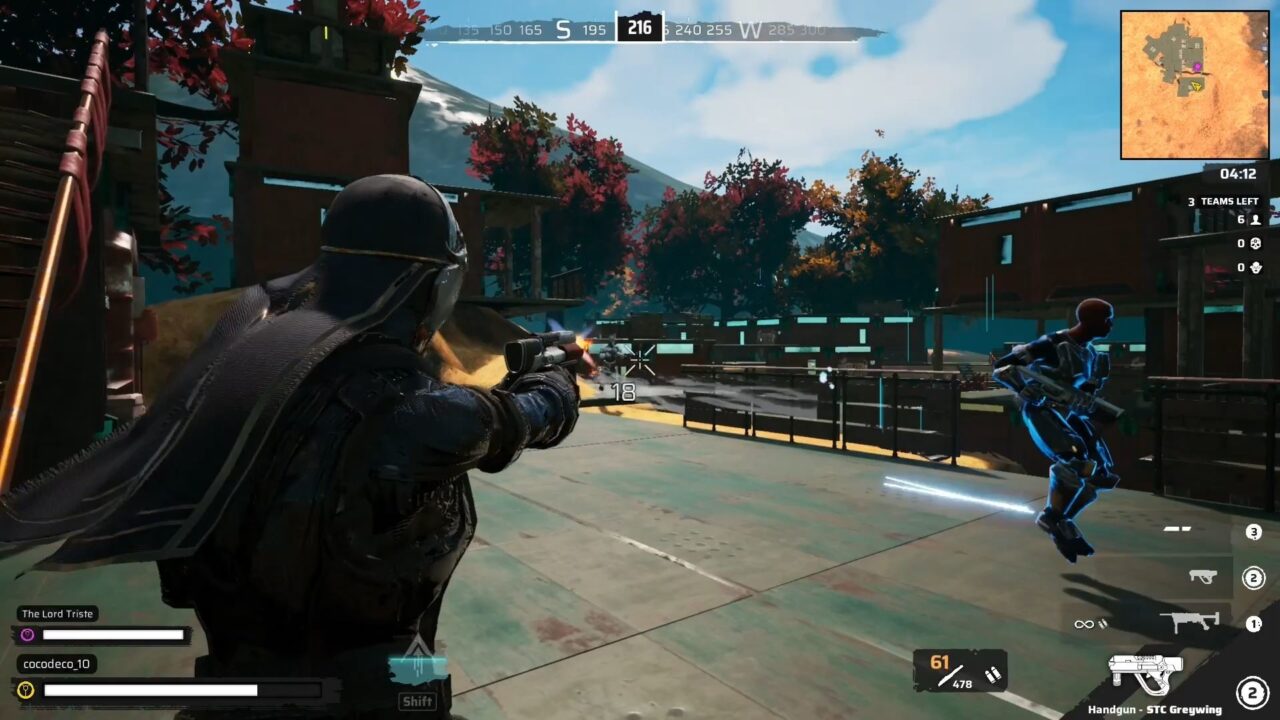The width and height of the screenshot is (1280, 720).
Task: Select the handgun weapon slot icon
Action: point(1146,672)
